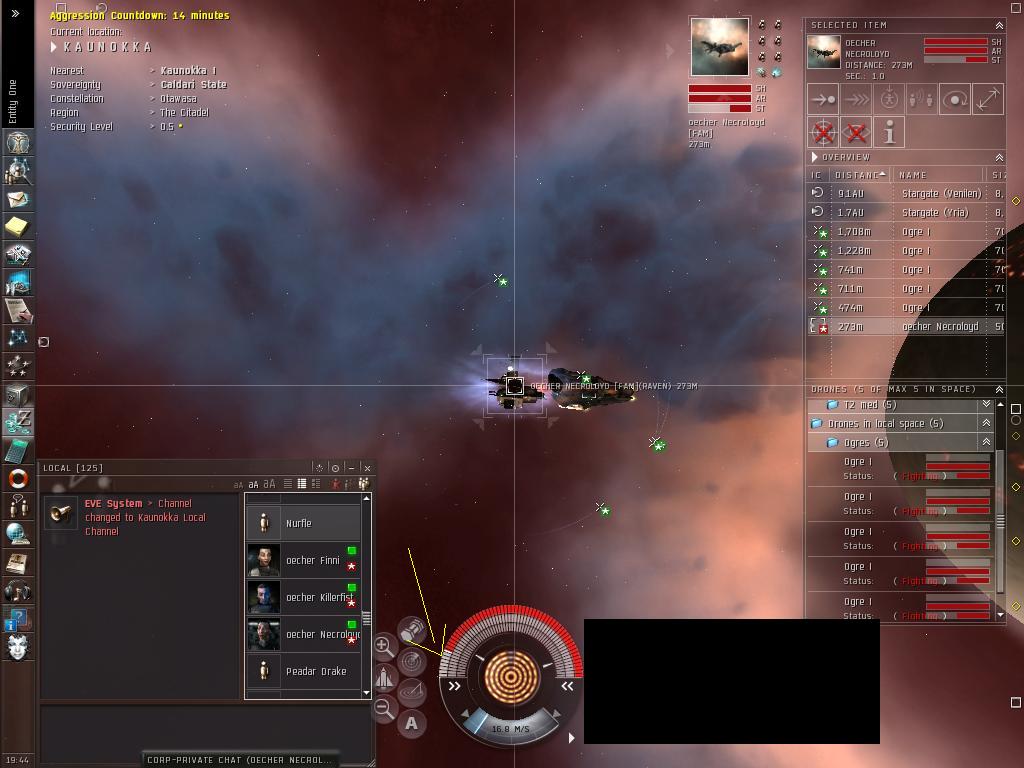
Task: Open the calculator from the Neocom
Action: [x=17, y=451]
